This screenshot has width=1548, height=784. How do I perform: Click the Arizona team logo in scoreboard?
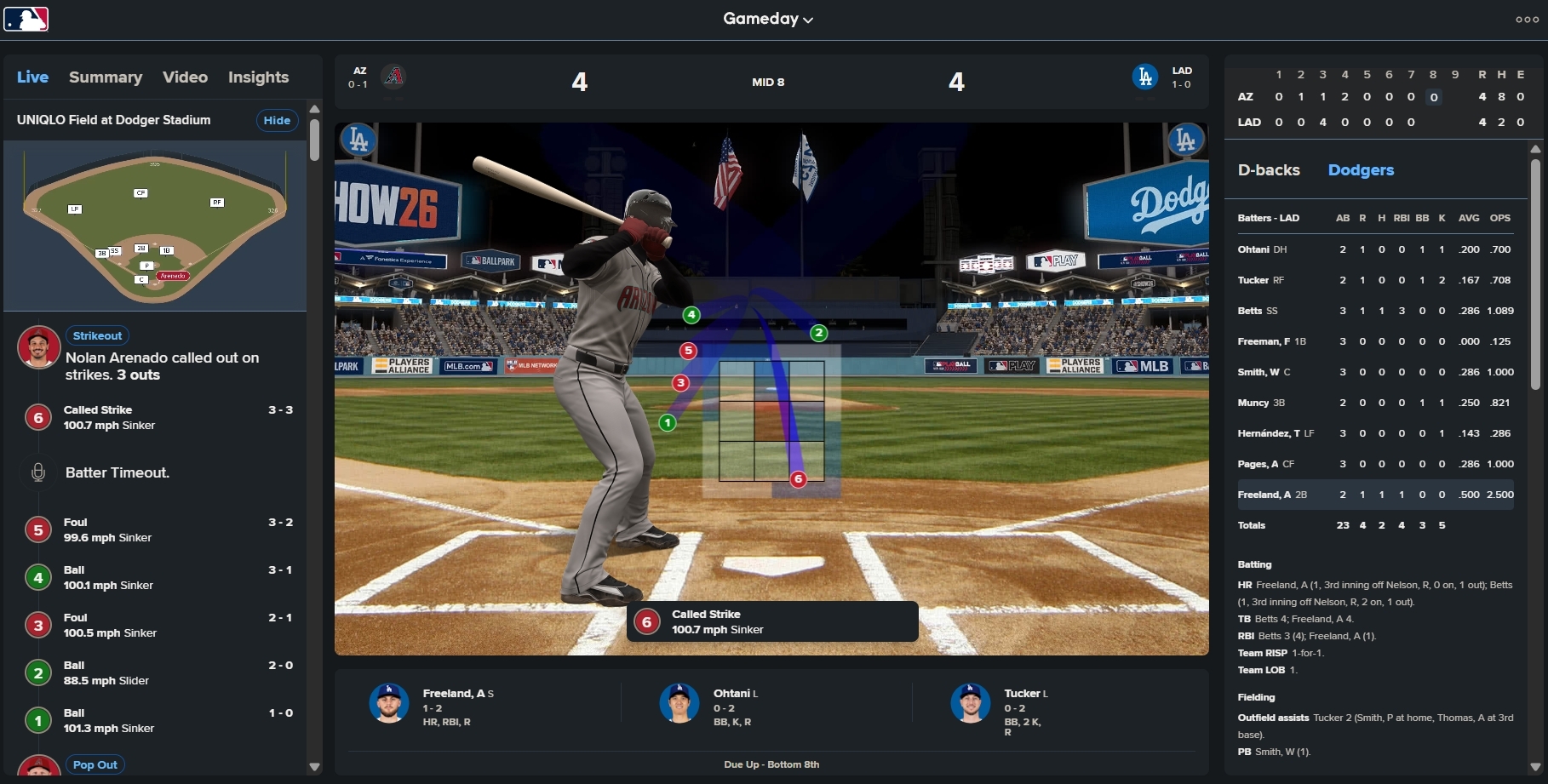click(x=393, y=77)
